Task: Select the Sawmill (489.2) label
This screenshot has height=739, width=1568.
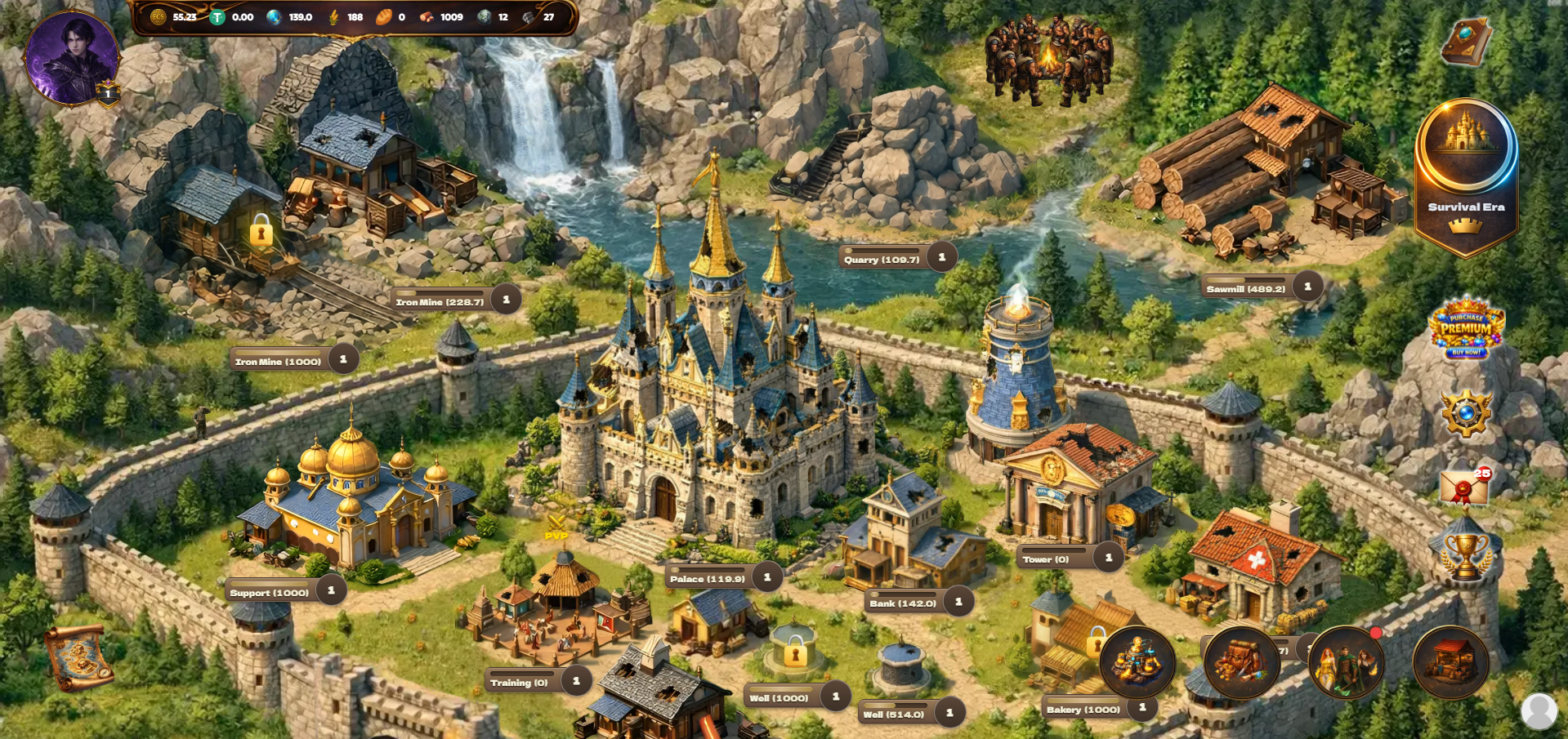Action: coord(1246,288)
